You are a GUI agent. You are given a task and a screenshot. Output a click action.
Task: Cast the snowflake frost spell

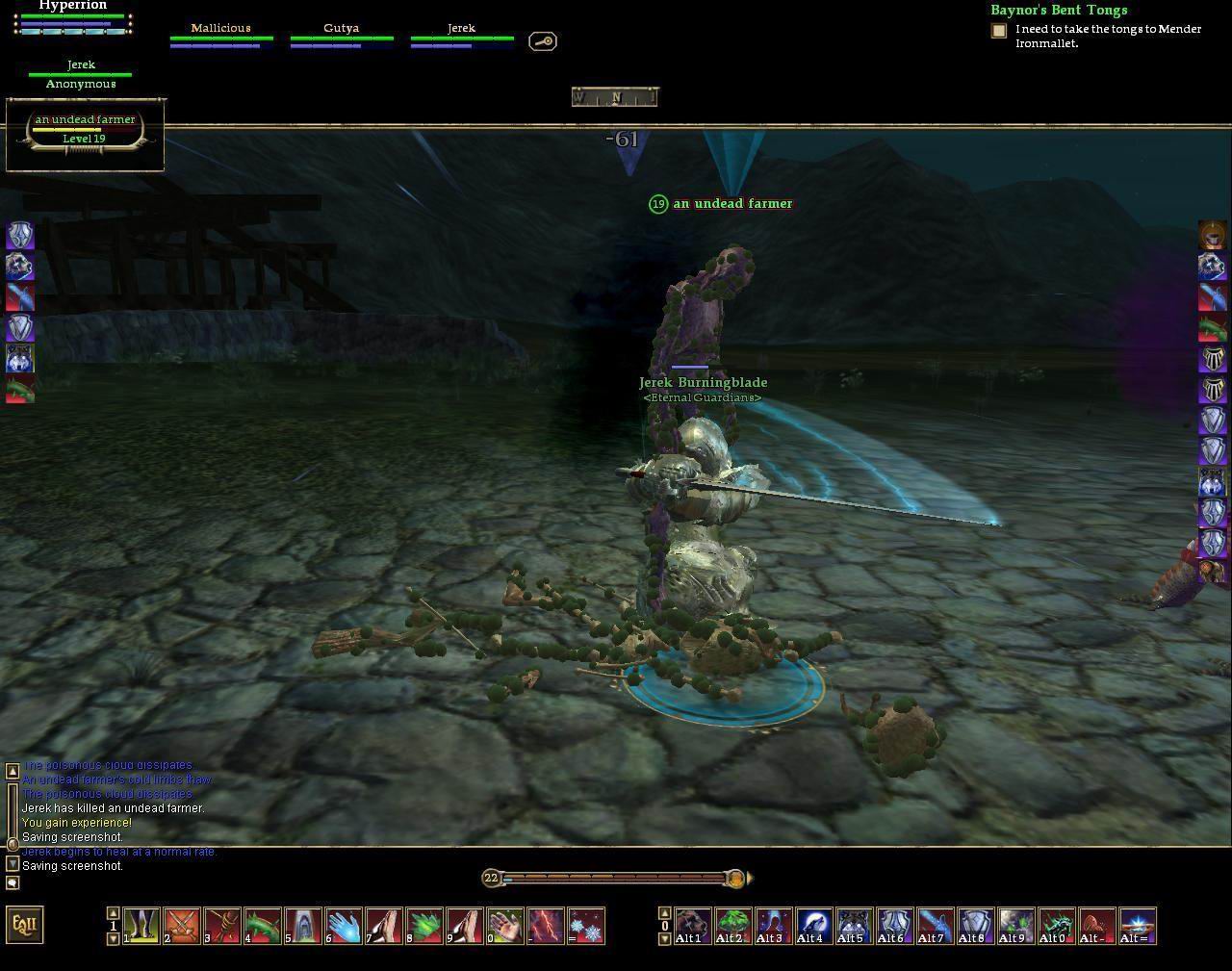click(586, 926)
